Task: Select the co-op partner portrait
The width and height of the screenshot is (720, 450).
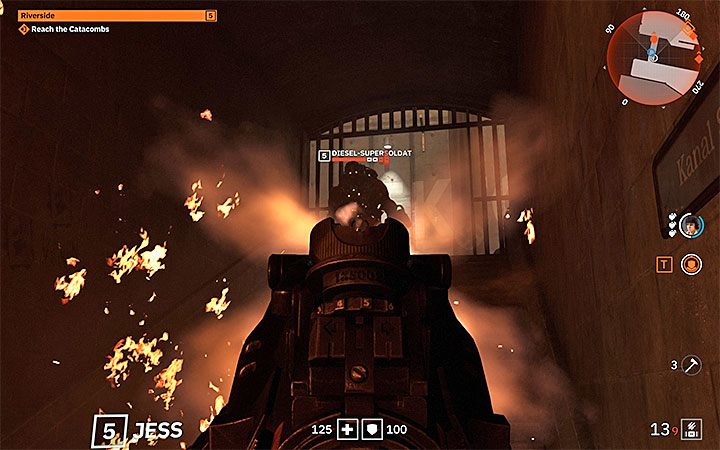Action: click(690, 227)
